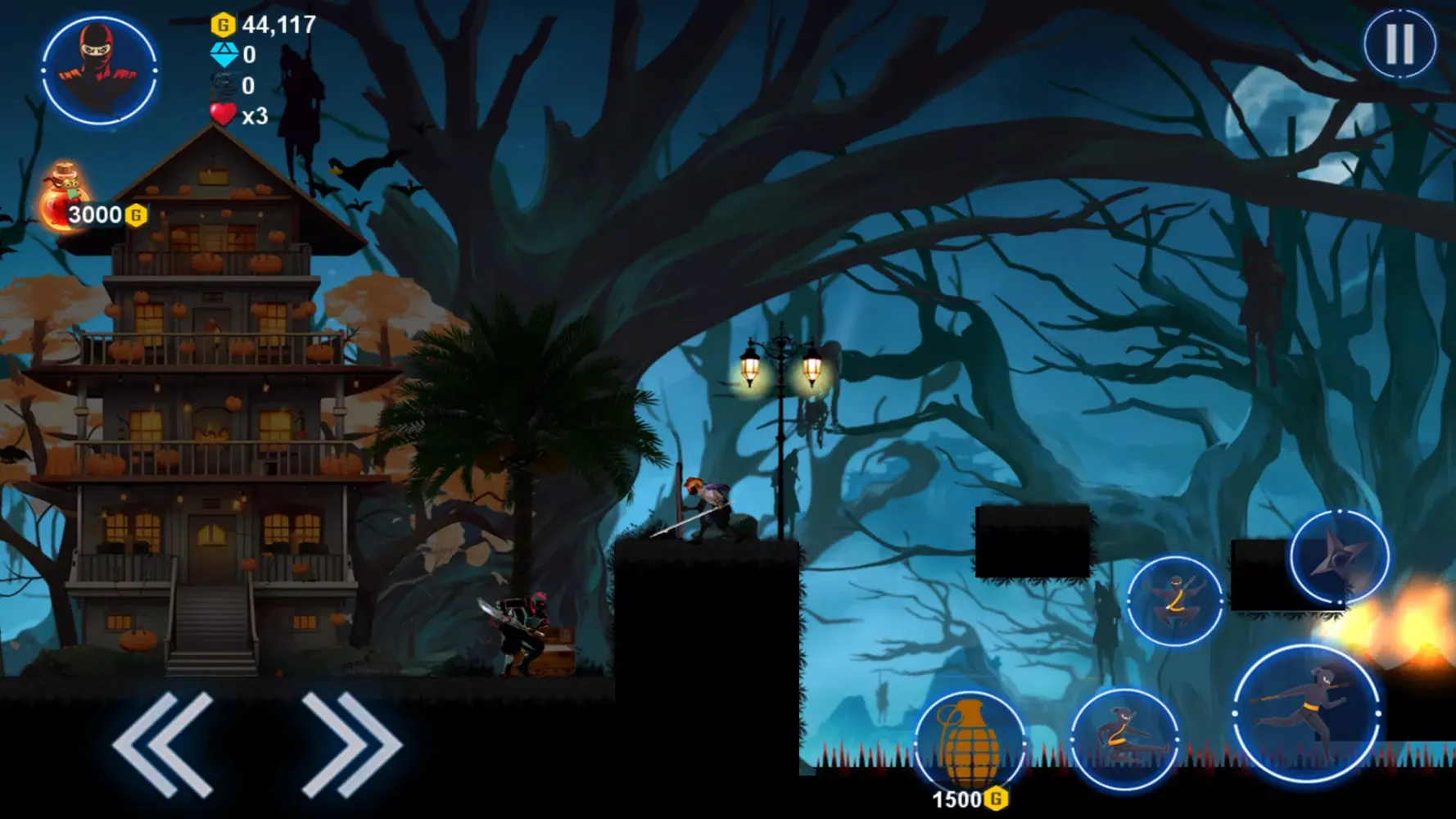Click the x3 lives counter text
This screenshot has width=1456, height=819.
tap(254, 117)
